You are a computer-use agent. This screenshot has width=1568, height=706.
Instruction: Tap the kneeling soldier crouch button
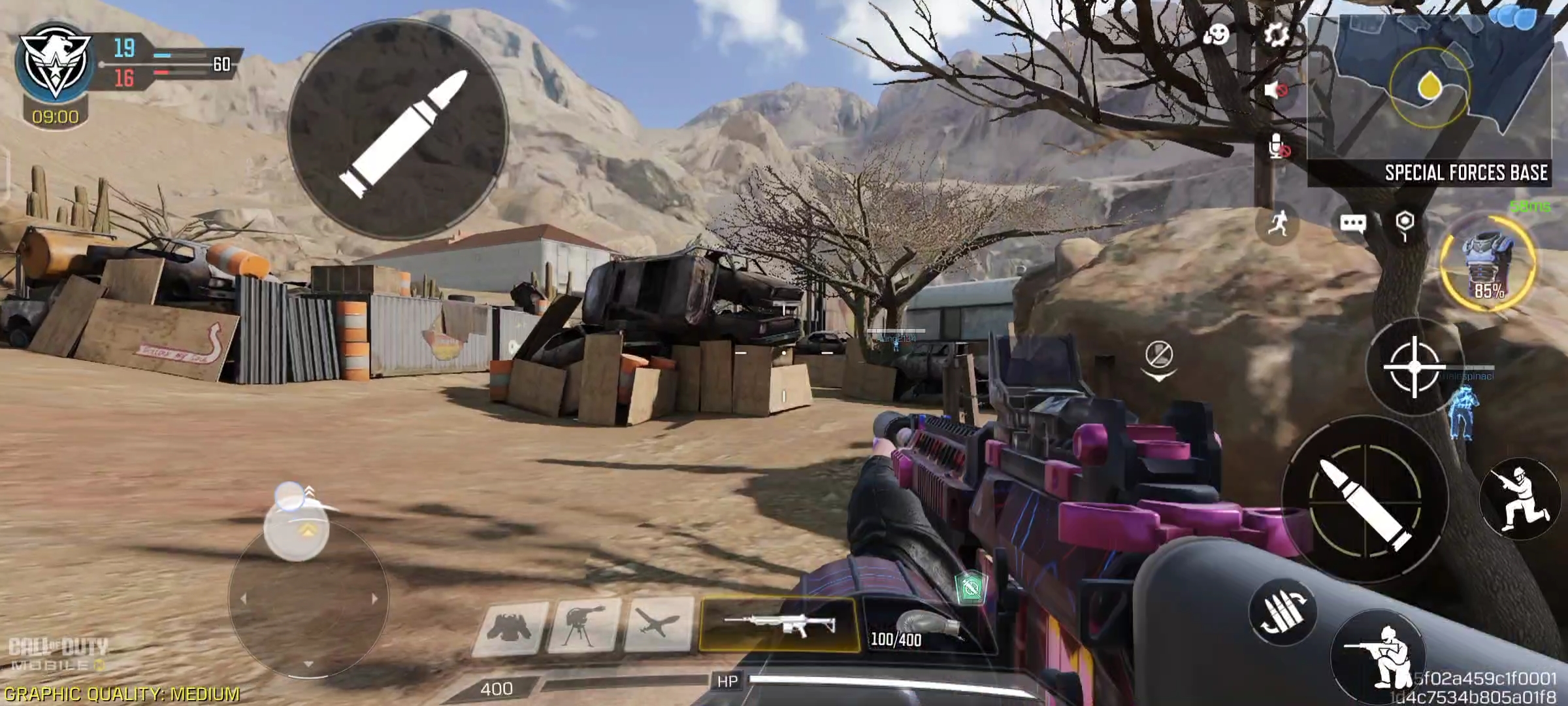(x=1379, y=654)
